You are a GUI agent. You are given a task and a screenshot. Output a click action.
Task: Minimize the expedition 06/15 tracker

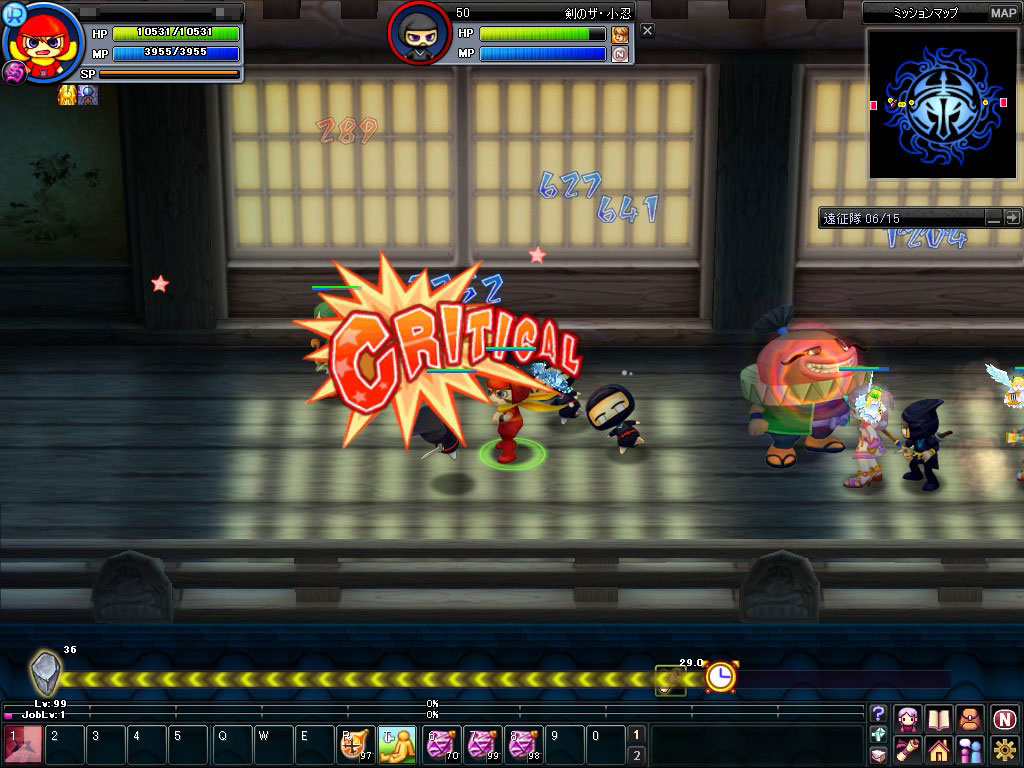(993, 217)
